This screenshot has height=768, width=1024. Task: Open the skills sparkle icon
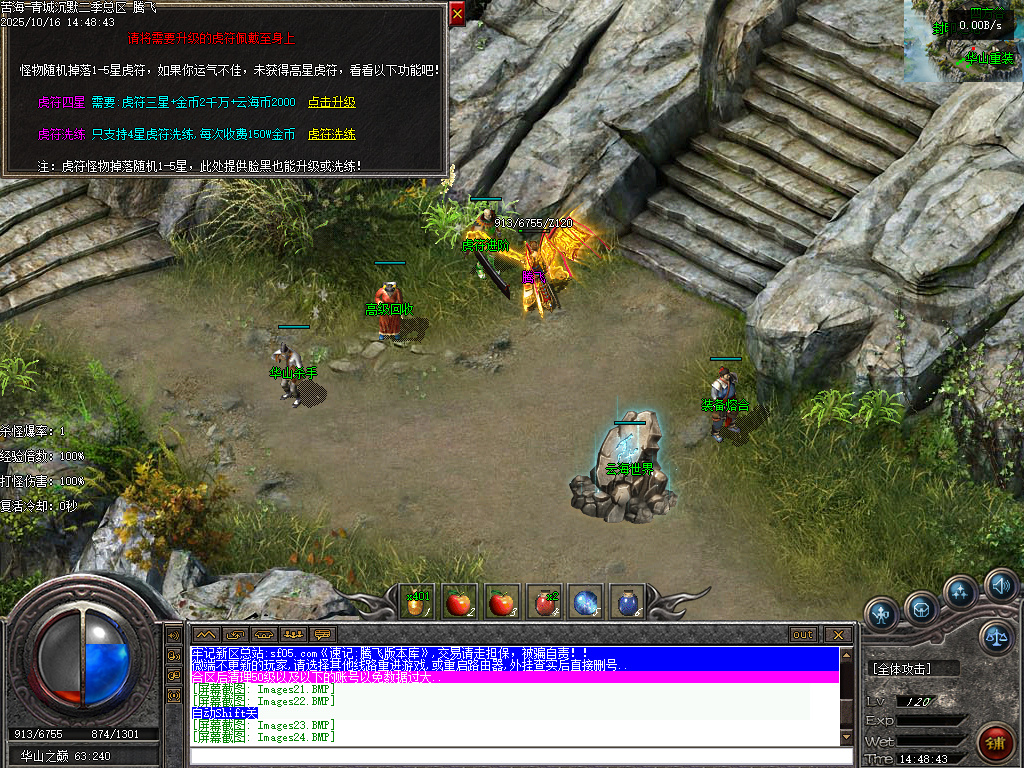click(960, 593)
